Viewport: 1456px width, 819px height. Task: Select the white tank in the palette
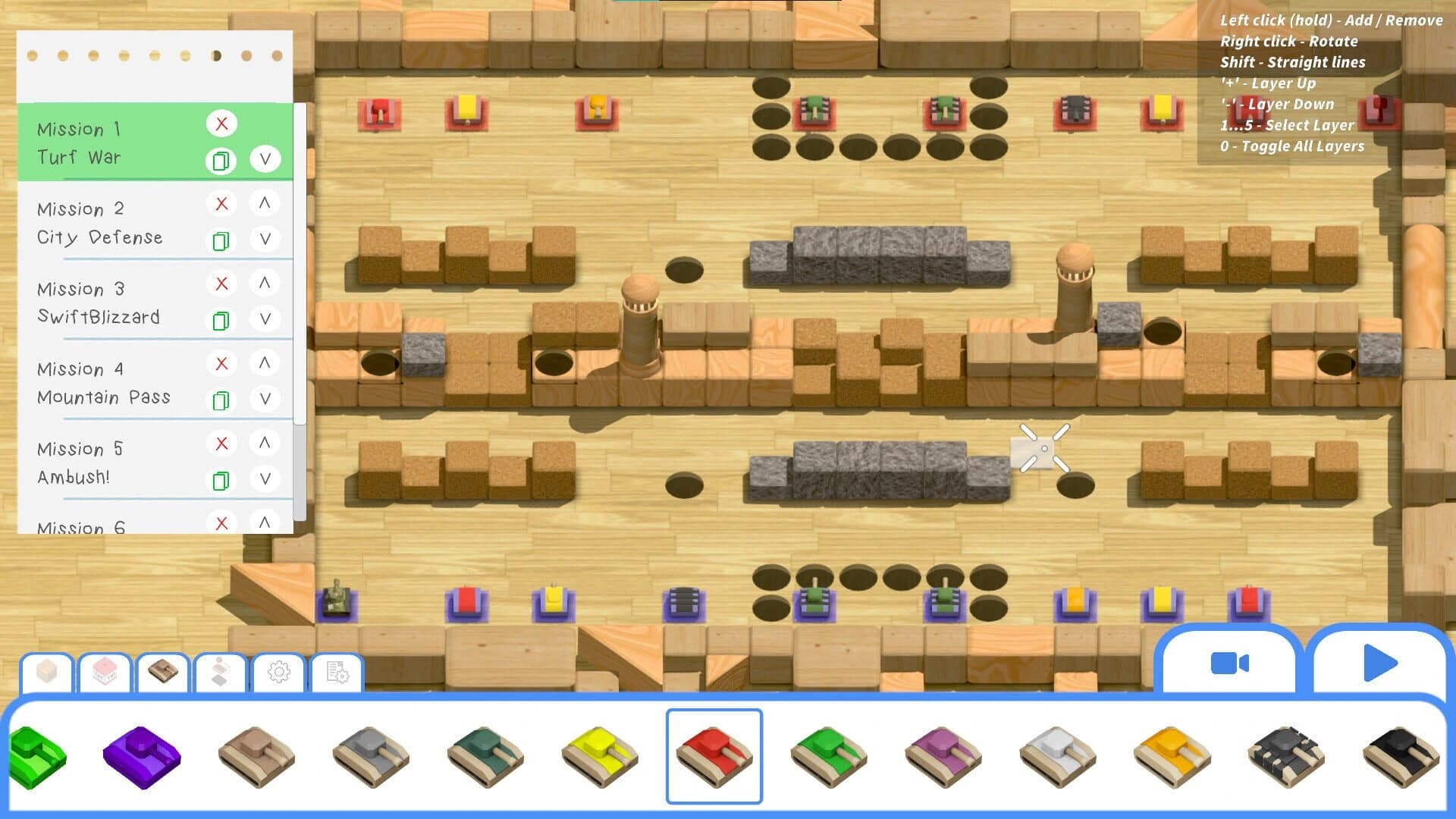(x=1057, y=755)
